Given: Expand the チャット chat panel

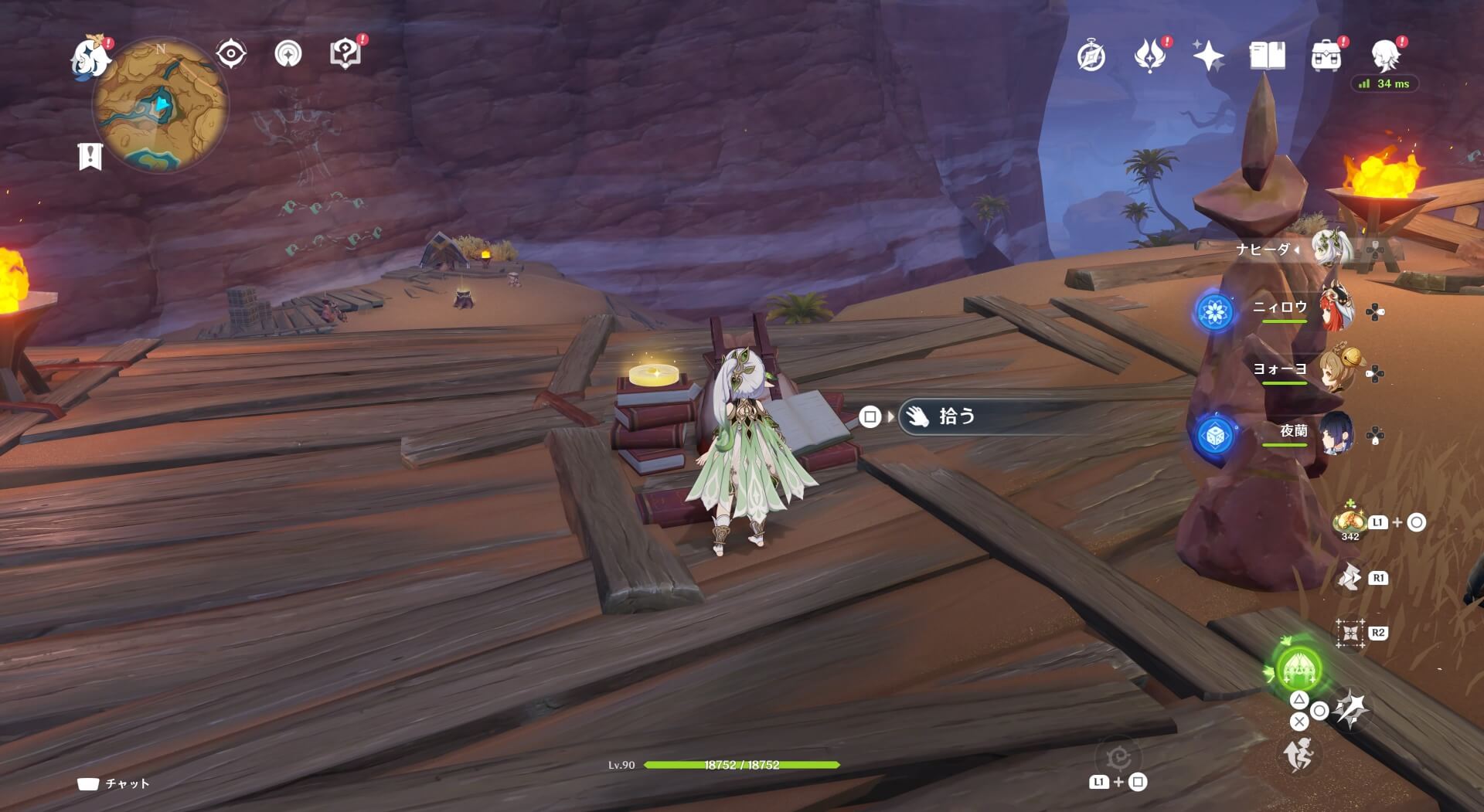Looking at the screenshot, I should 112,783.
